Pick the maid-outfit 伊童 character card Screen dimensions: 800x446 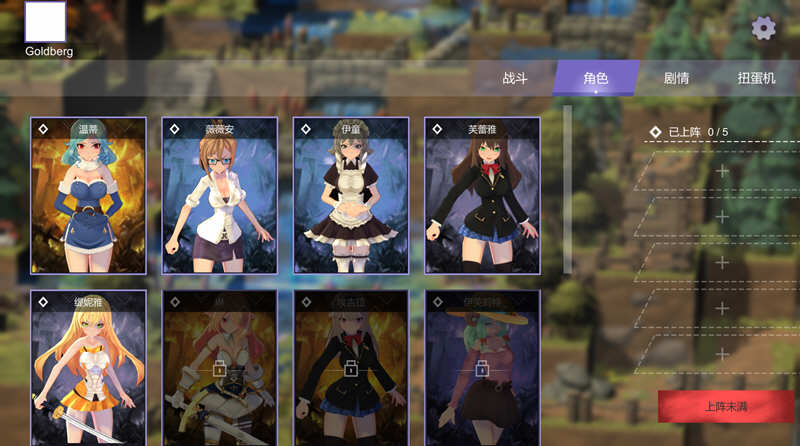(x=351, y=196)
